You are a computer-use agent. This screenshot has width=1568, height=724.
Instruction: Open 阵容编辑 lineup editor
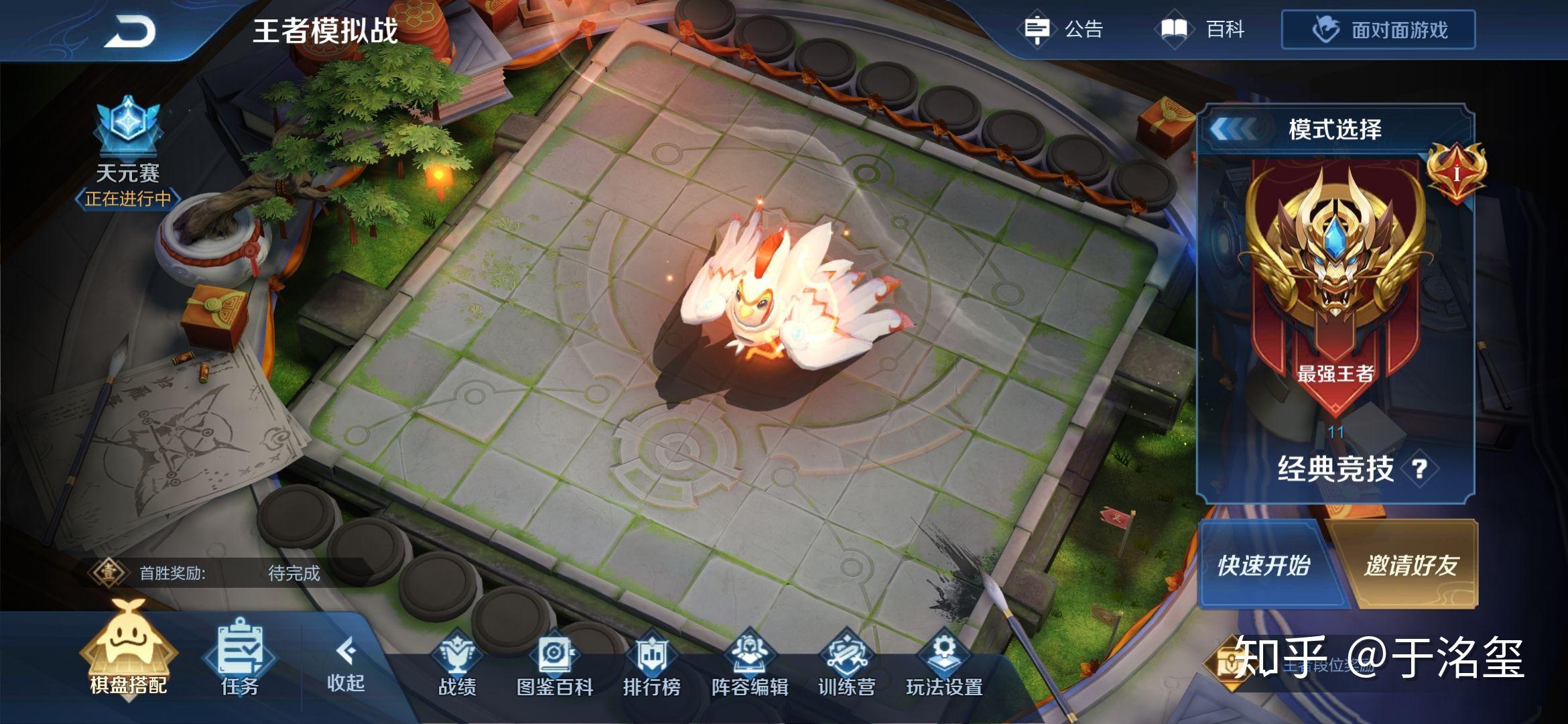749,664
